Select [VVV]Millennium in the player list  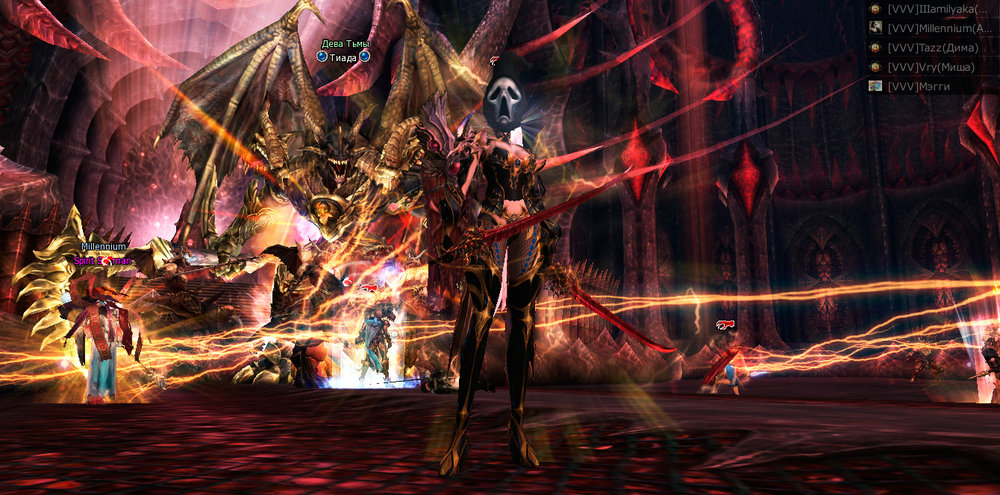(x=940, y=28)
